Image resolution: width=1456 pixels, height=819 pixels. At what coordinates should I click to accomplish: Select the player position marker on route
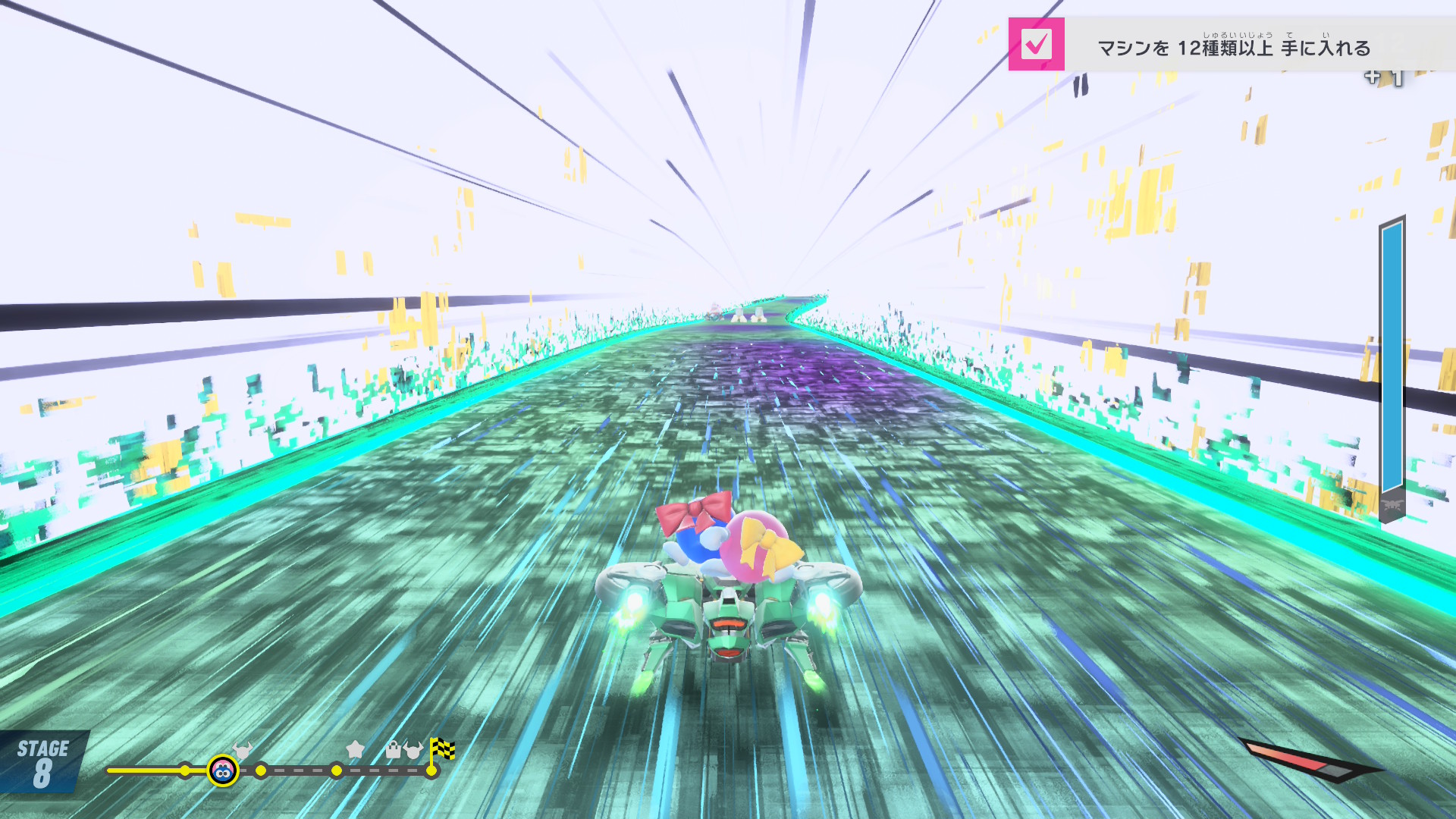point(223,771)
